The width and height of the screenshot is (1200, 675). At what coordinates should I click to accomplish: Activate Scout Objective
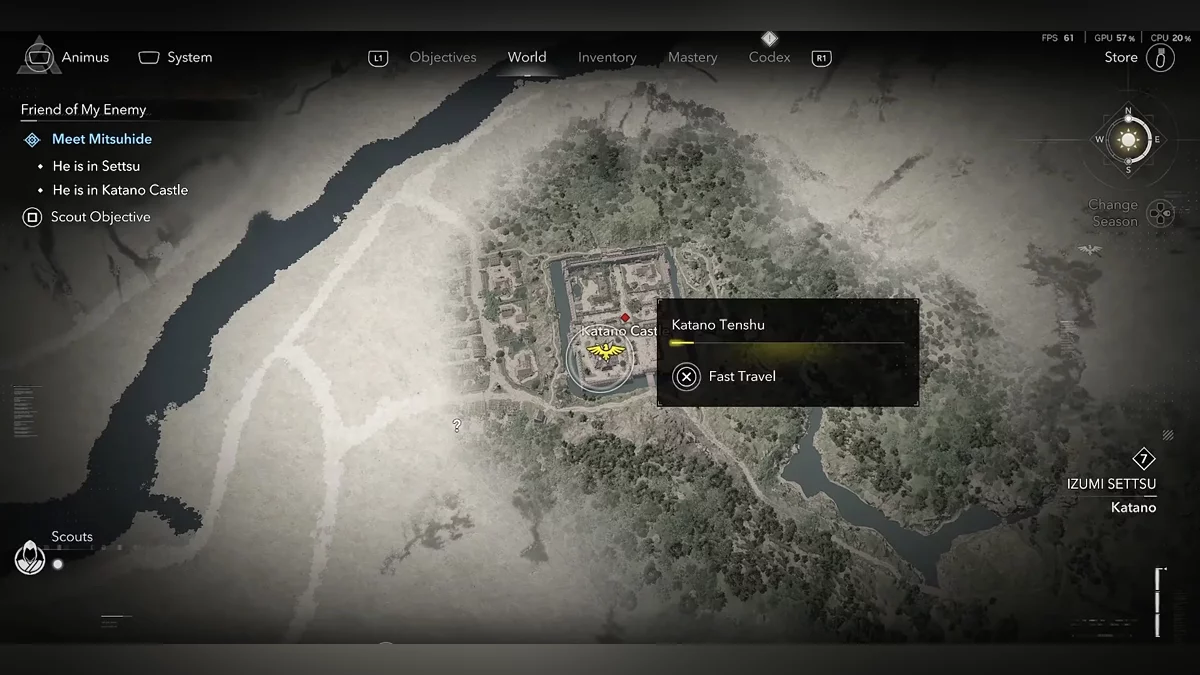[100, 217]
